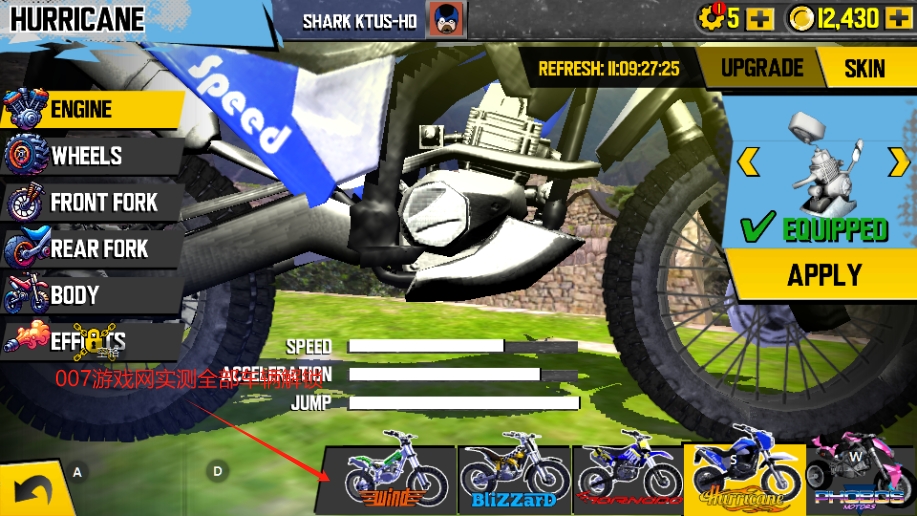Show the previous engine part

(748, 160)
